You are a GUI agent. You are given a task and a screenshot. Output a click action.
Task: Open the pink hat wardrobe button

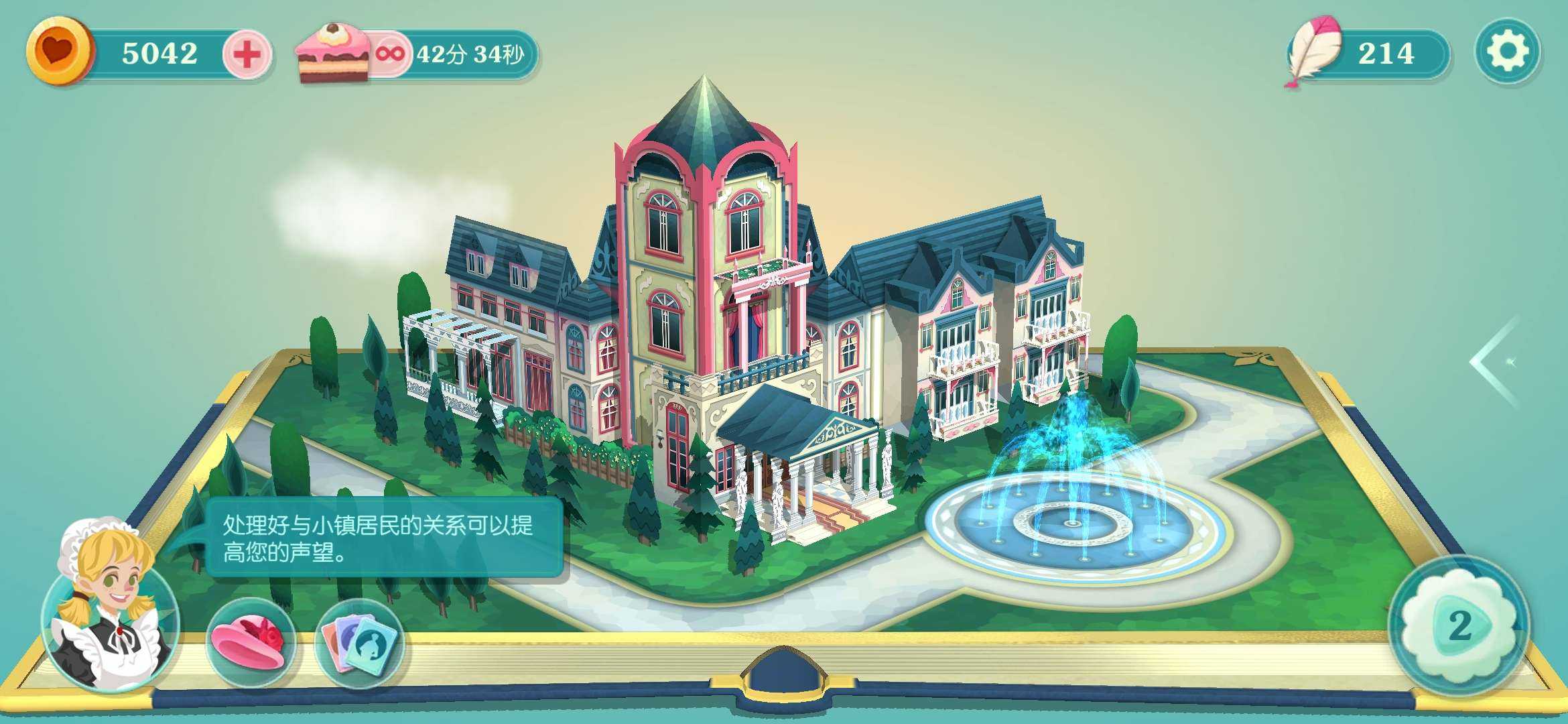[251, 642]
